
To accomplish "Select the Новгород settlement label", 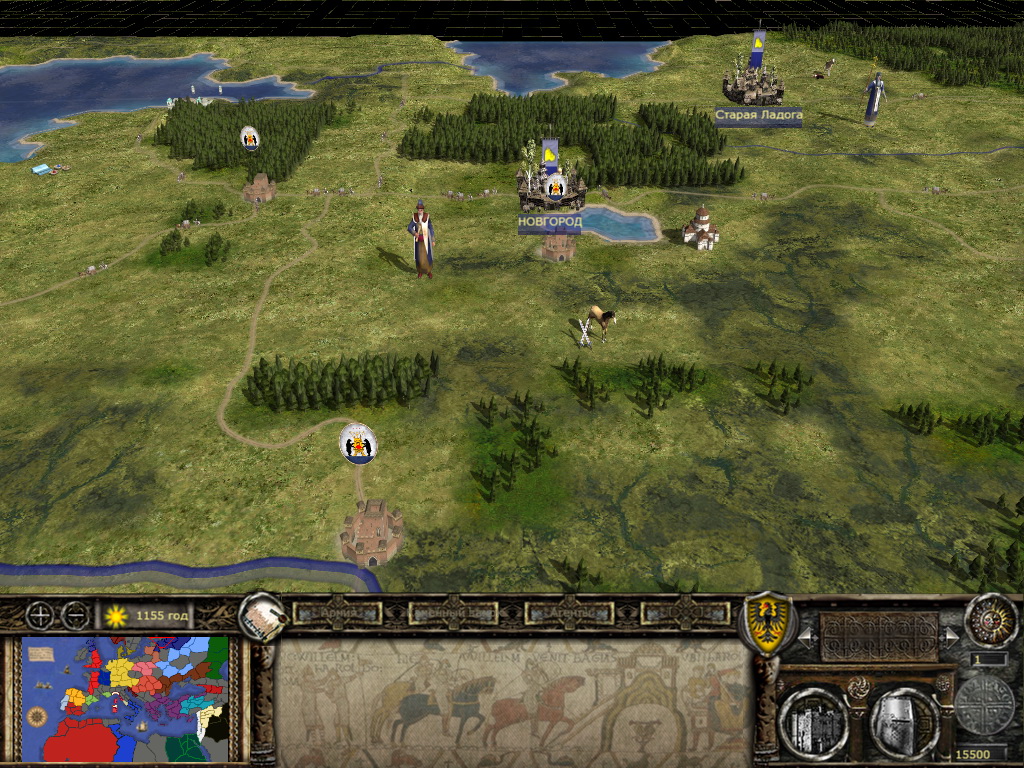I will [549, 221].
